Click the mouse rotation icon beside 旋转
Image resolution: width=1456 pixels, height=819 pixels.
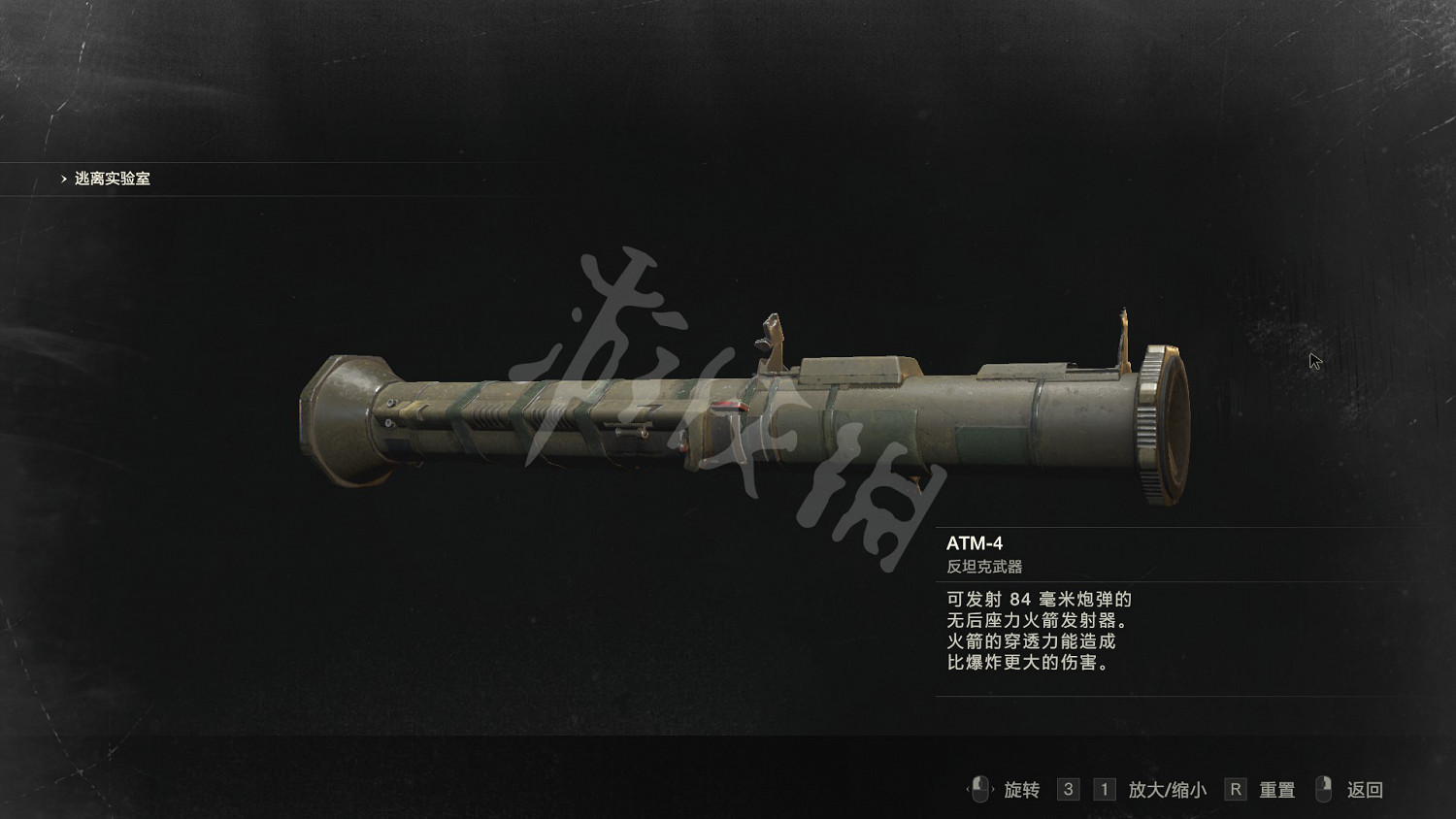pyautogui.click(x=980, y=789)
